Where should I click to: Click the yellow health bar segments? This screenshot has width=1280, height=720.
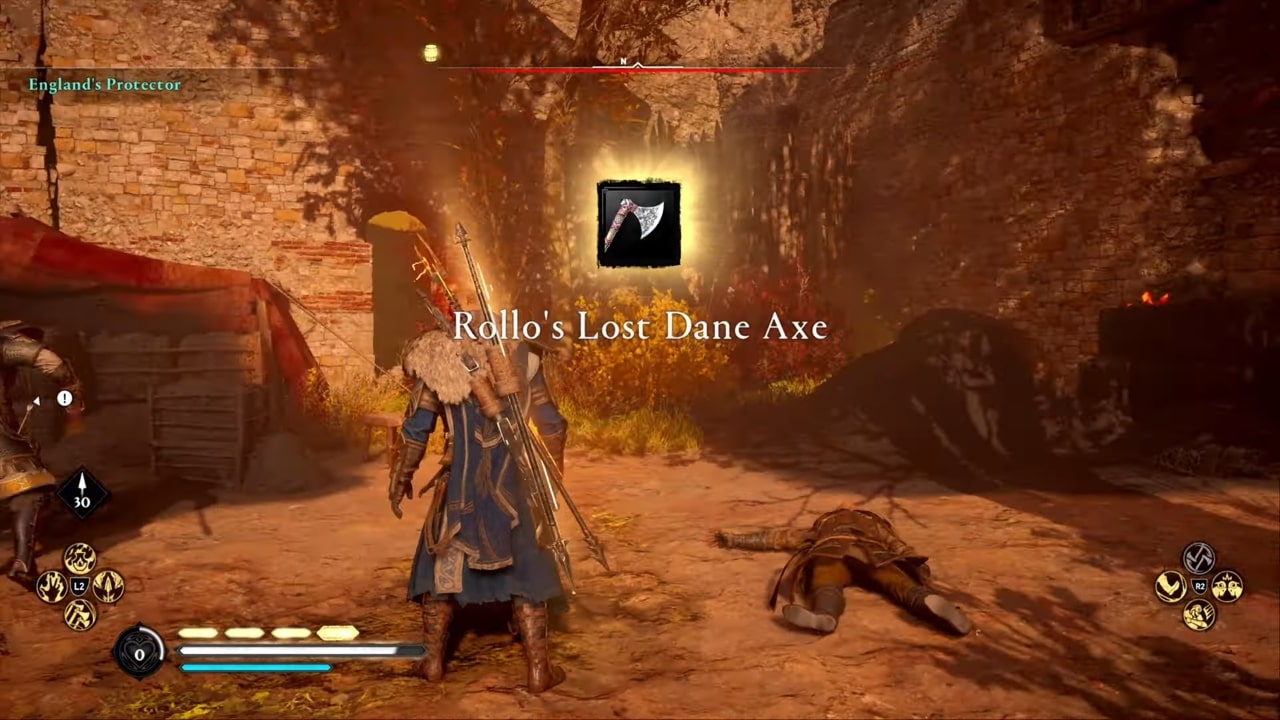pos(265,633)
